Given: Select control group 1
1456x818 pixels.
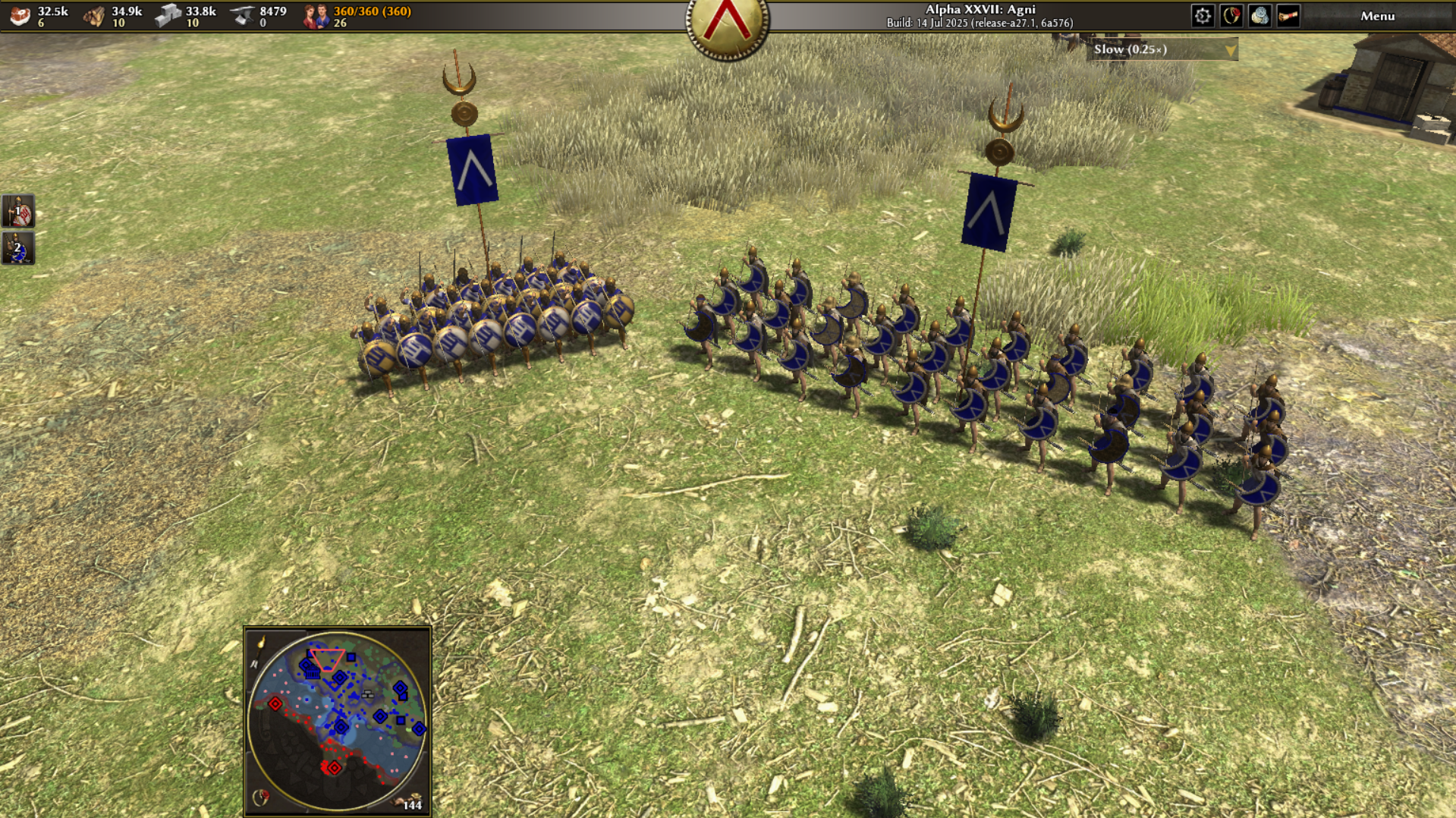Looking at the screenshot, I should (x=18, y=212).
